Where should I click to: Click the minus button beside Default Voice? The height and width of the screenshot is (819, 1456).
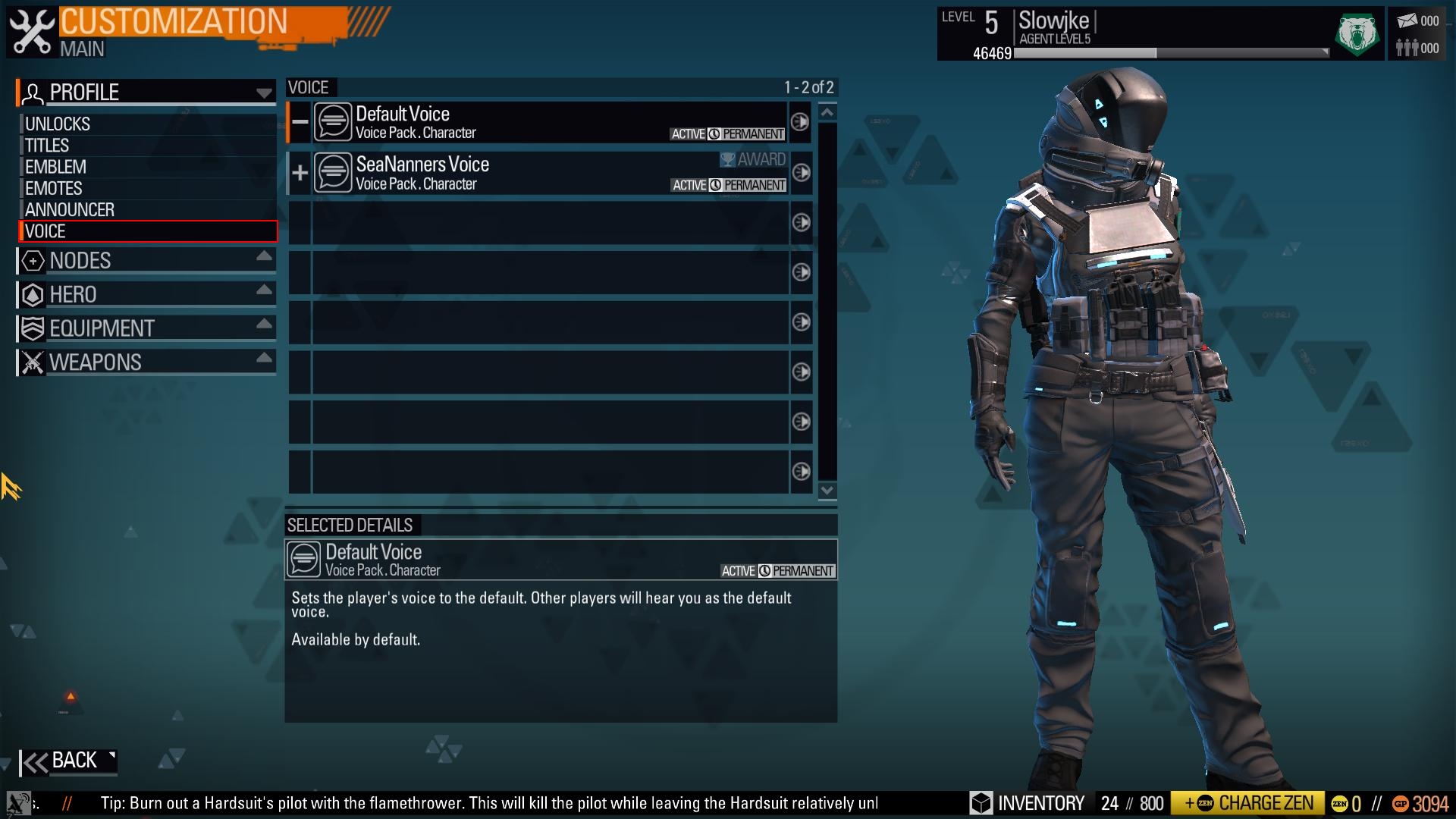click(x=300, y=122)
